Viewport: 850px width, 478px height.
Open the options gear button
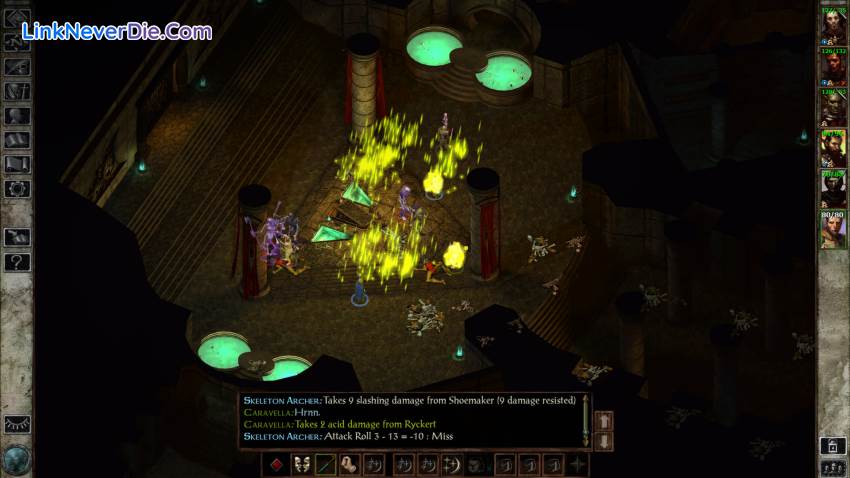tap(17, 188)
